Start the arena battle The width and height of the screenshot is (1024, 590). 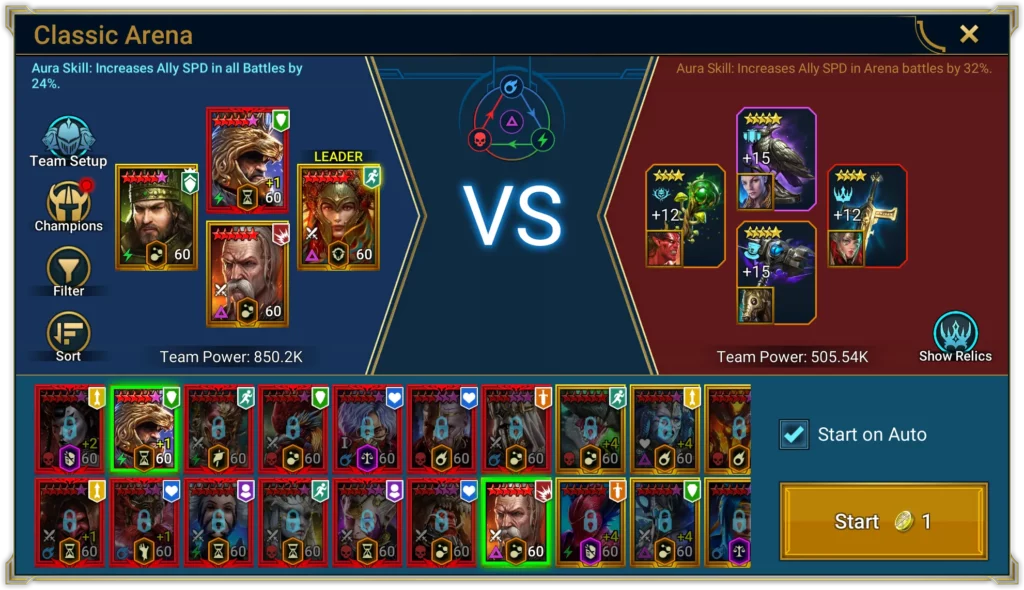tap(883, 522)
